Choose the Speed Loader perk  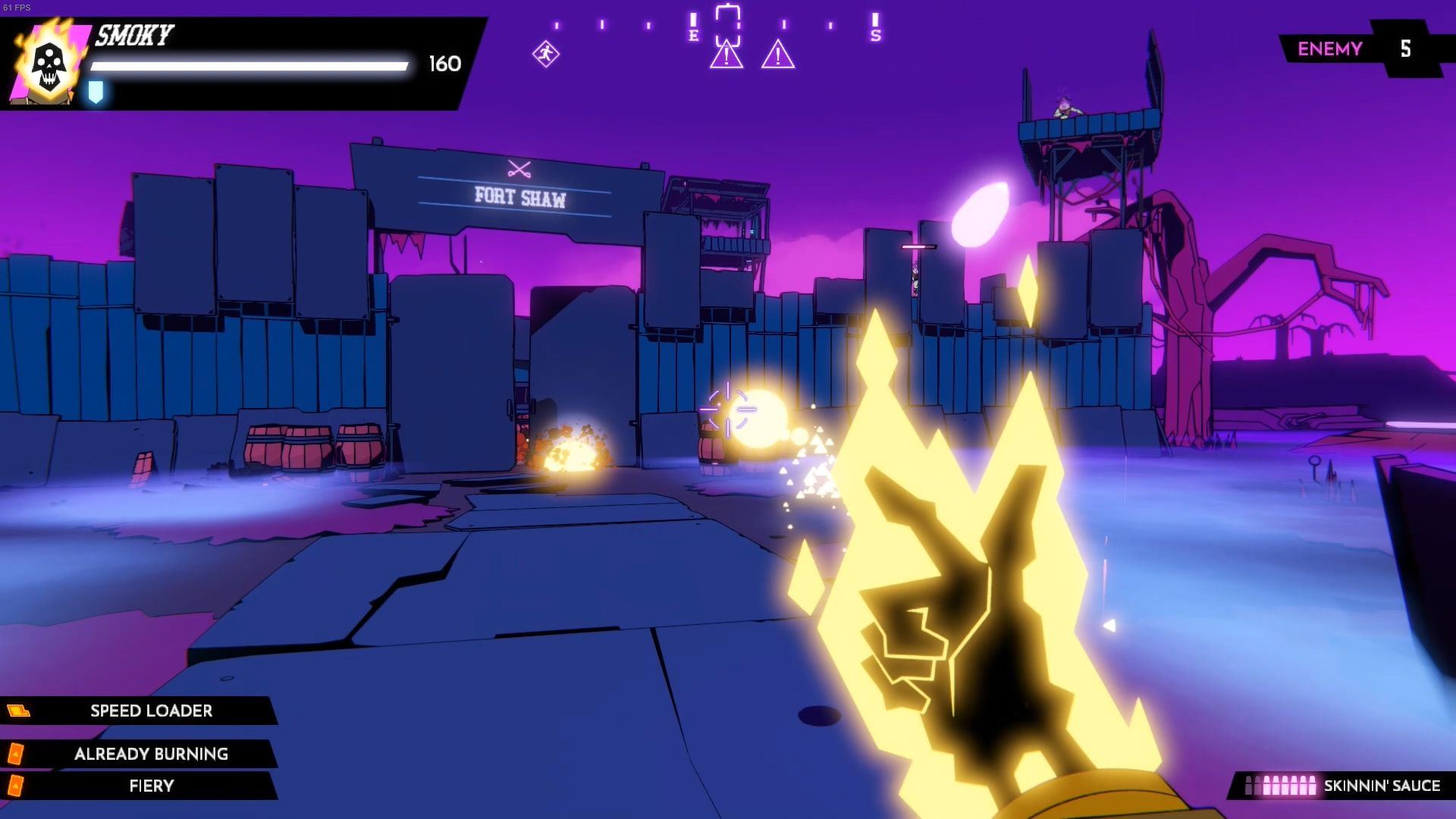click(151, 711)
